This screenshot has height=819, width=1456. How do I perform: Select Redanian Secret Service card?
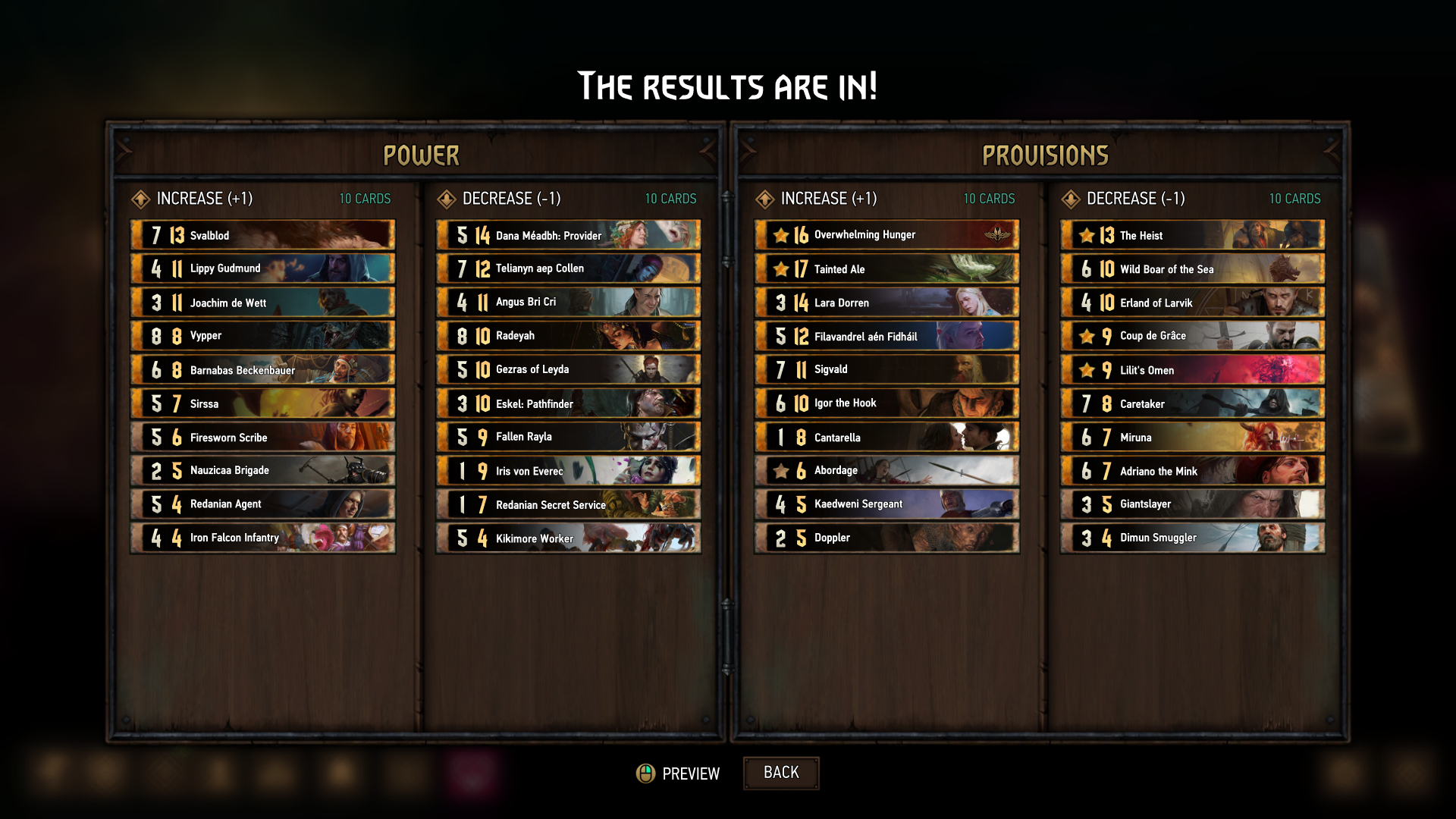pyautogui.click(x=568, y=504)
